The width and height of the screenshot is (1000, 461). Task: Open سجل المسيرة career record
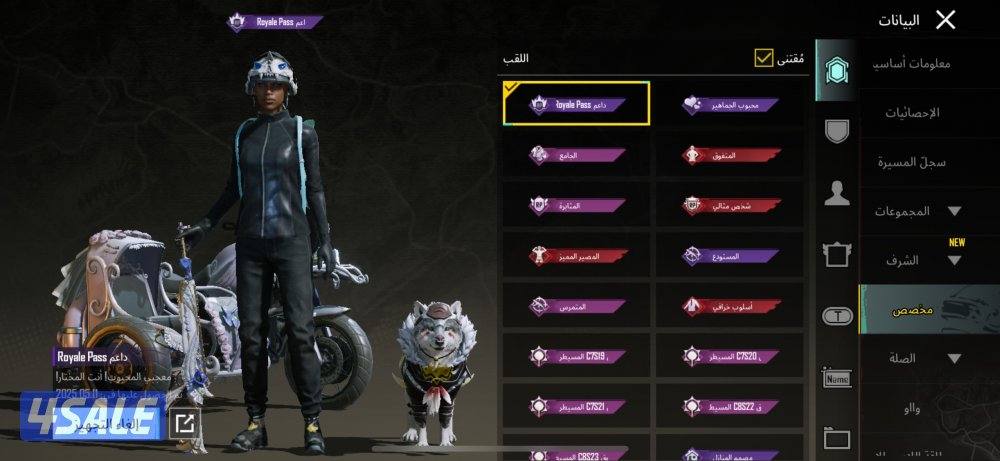pos(912,162)
